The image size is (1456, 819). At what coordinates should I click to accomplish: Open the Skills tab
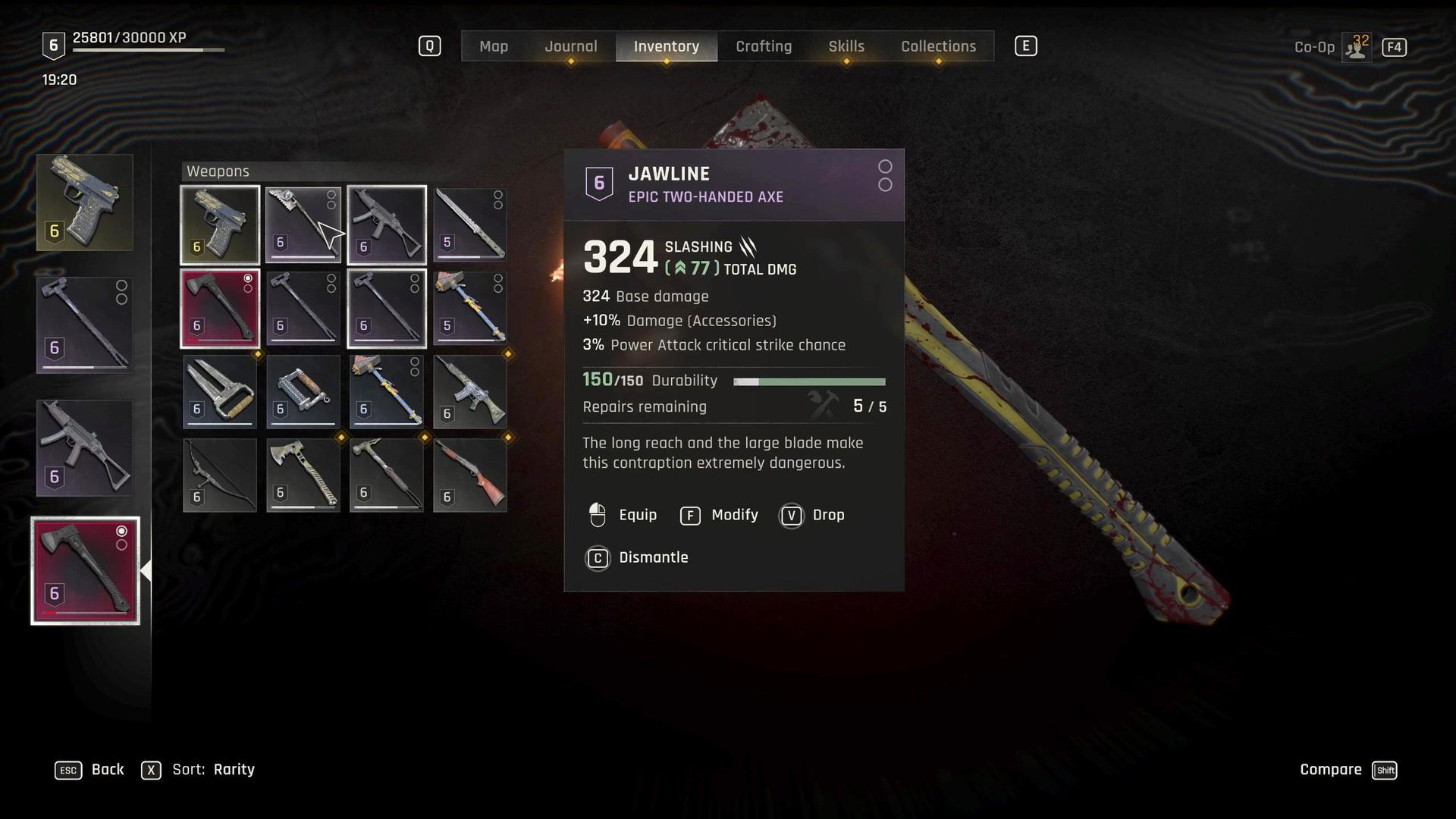(x=846, y=46)
